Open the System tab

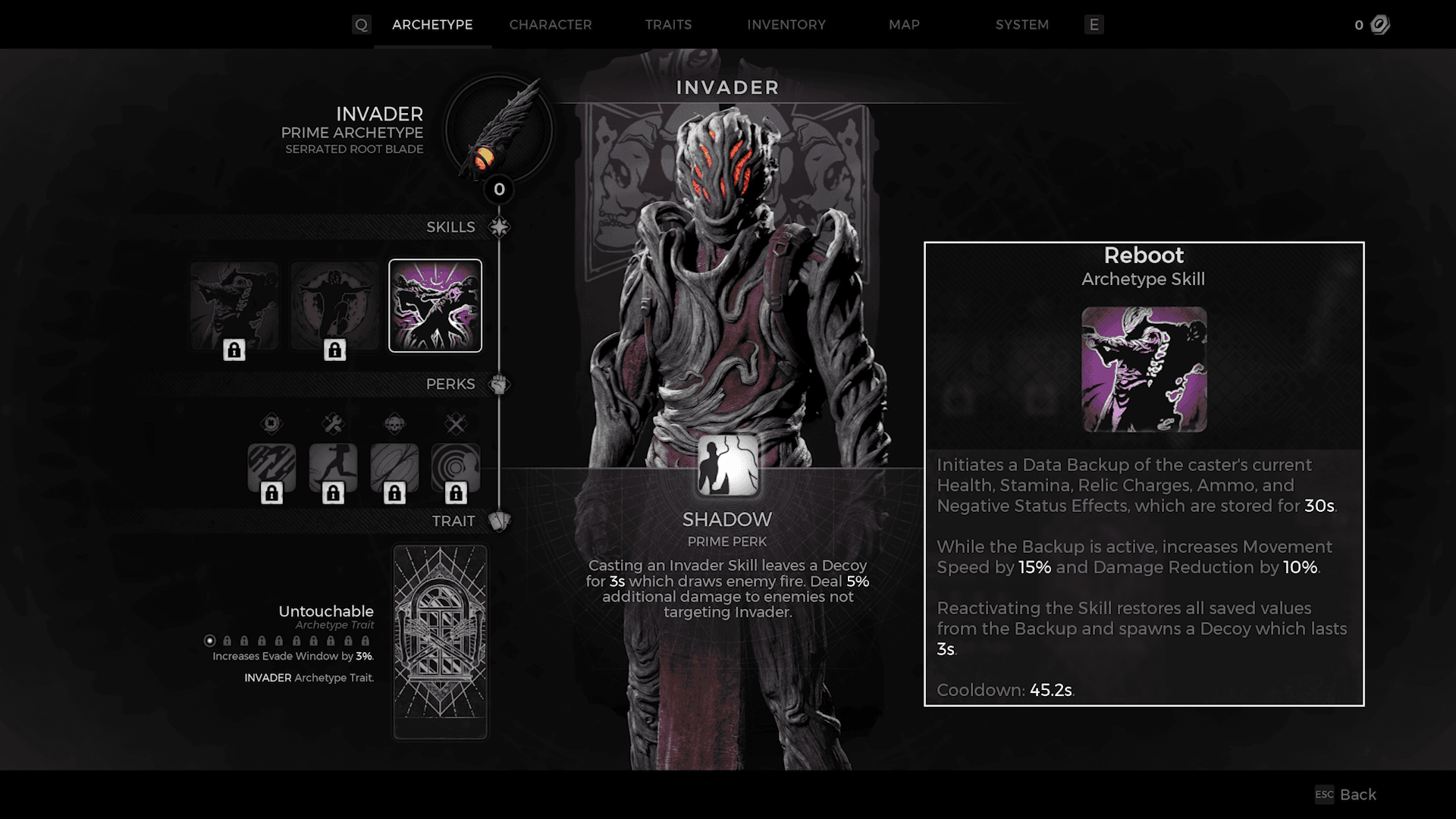[1021, 25]
